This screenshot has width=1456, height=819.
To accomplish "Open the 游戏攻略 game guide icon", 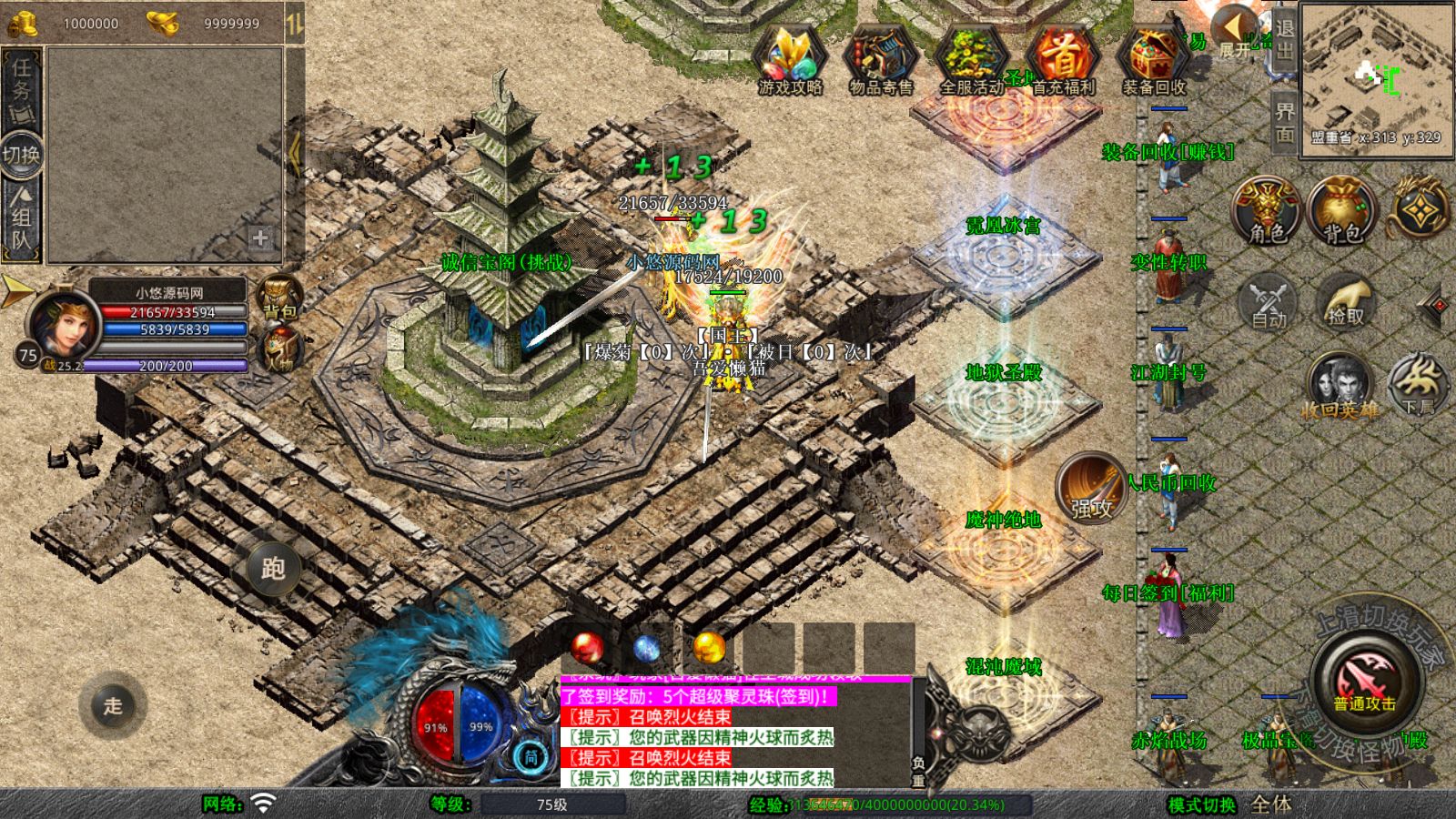I will click(x=790, y=60).
